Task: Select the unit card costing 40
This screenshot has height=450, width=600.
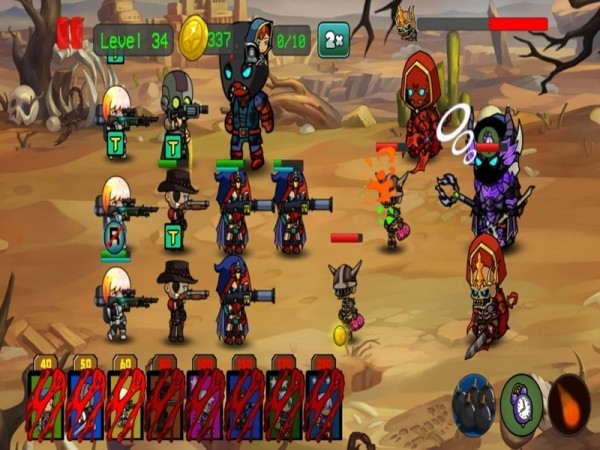Action: coord(46,402)
